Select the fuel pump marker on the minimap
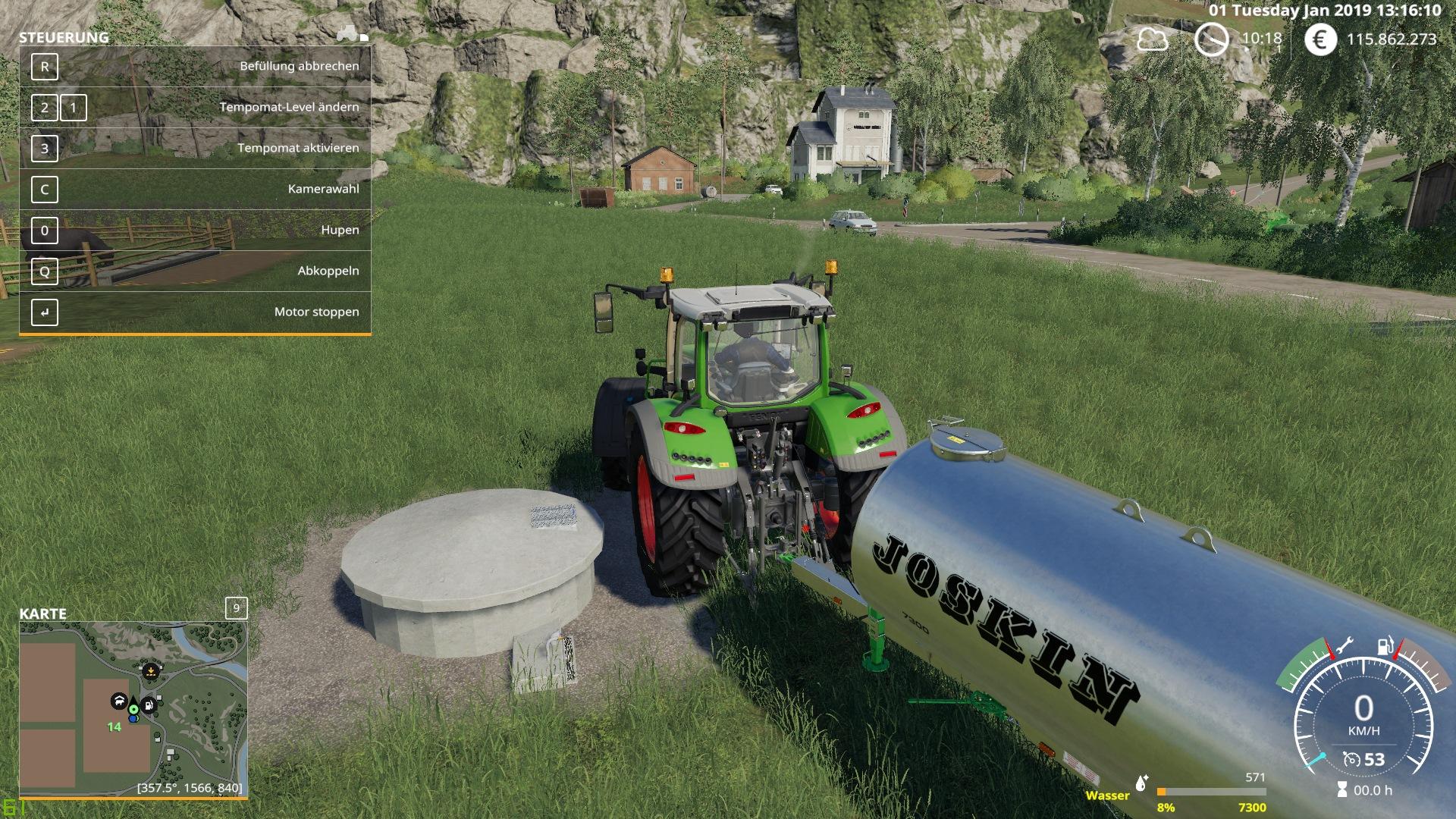 click(149, 705)
